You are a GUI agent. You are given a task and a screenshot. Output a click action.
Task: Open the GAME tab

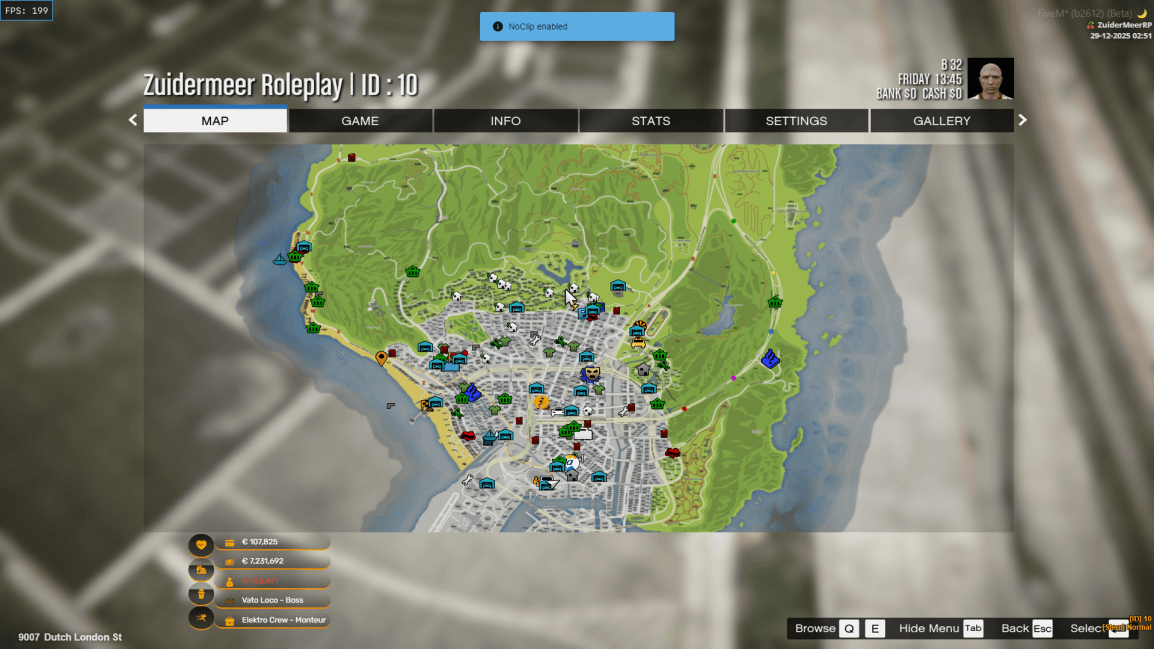point(360,121)
